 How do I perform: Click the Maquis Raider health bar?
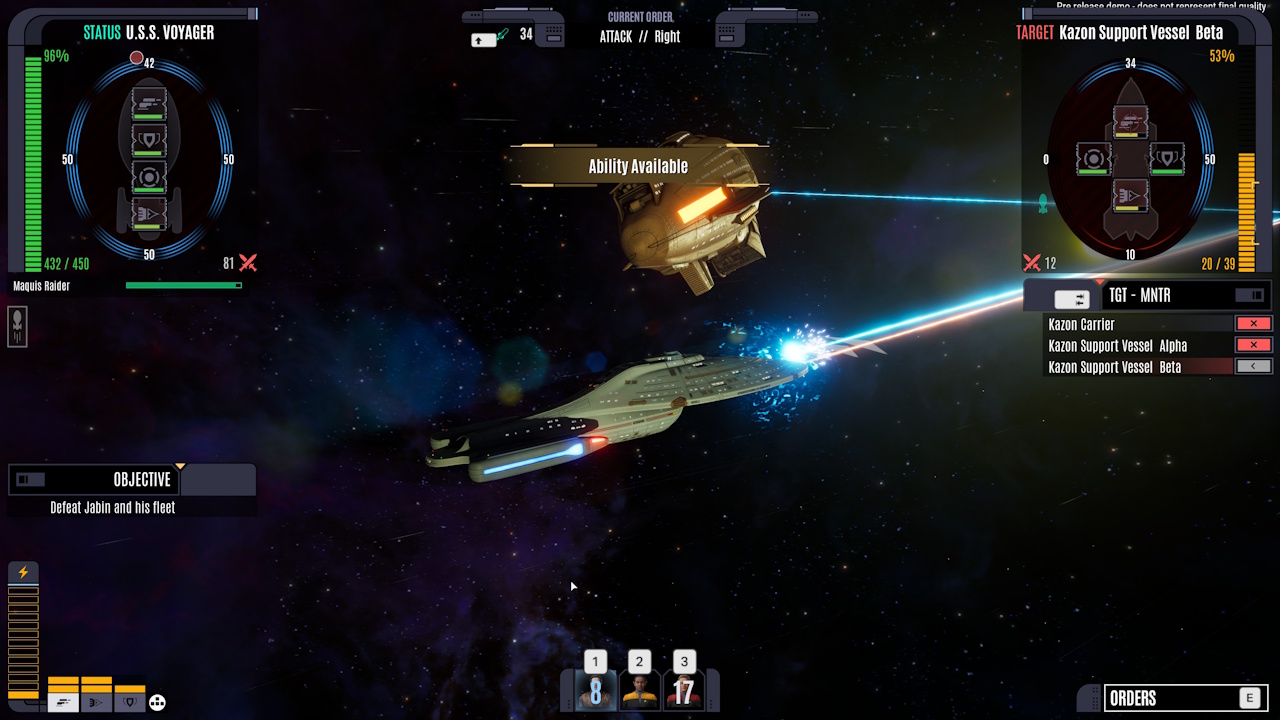[x=185, y=285]
